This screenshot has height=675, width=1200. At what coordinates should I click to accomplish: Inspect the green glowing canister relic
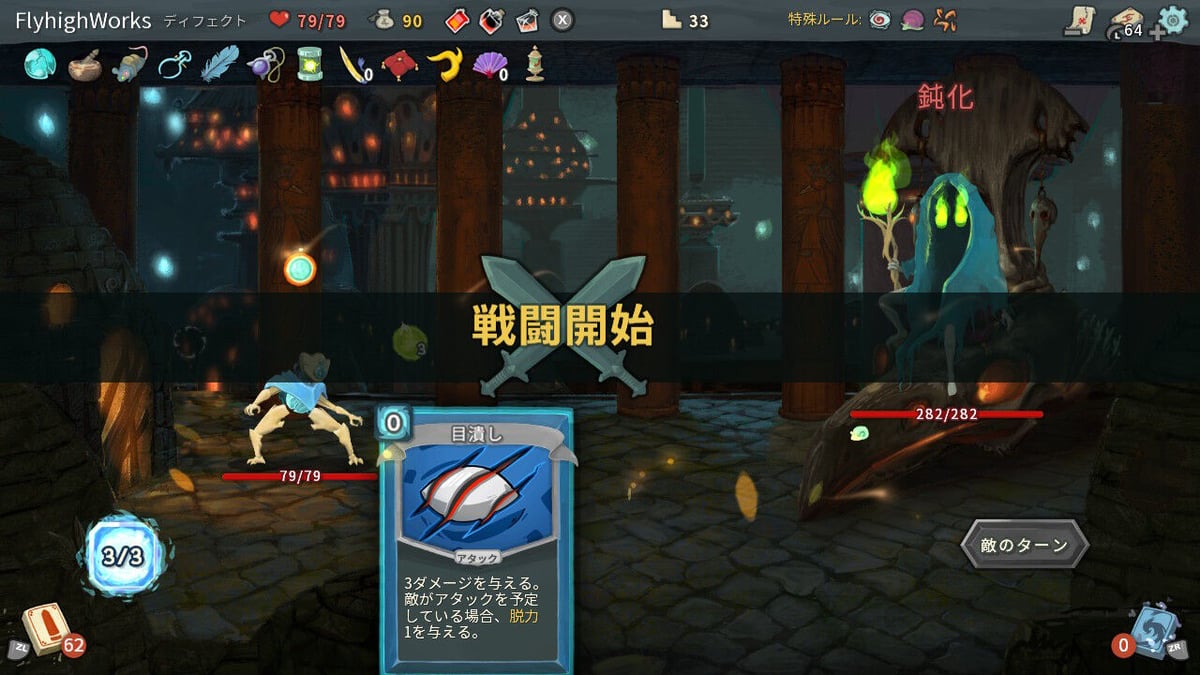point(309,65)
